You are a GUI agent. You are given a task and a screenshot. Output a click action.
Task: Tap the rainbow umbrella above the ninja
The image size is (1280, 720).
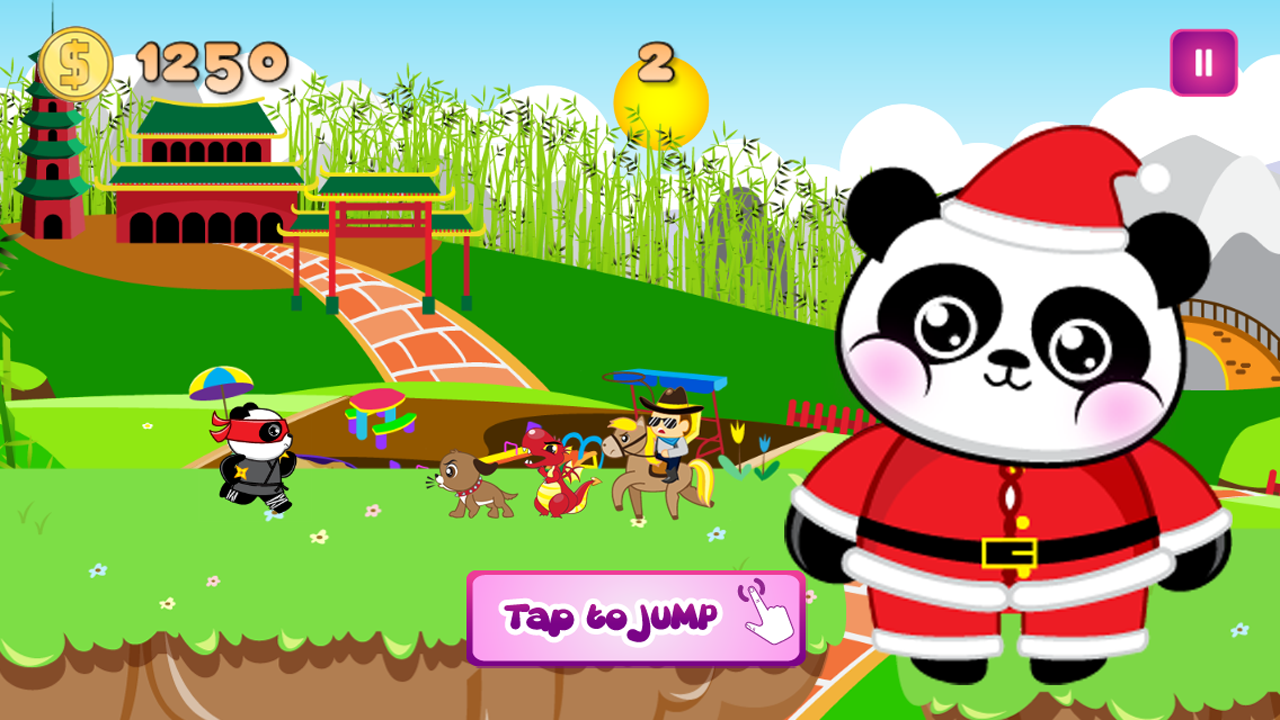222,383
